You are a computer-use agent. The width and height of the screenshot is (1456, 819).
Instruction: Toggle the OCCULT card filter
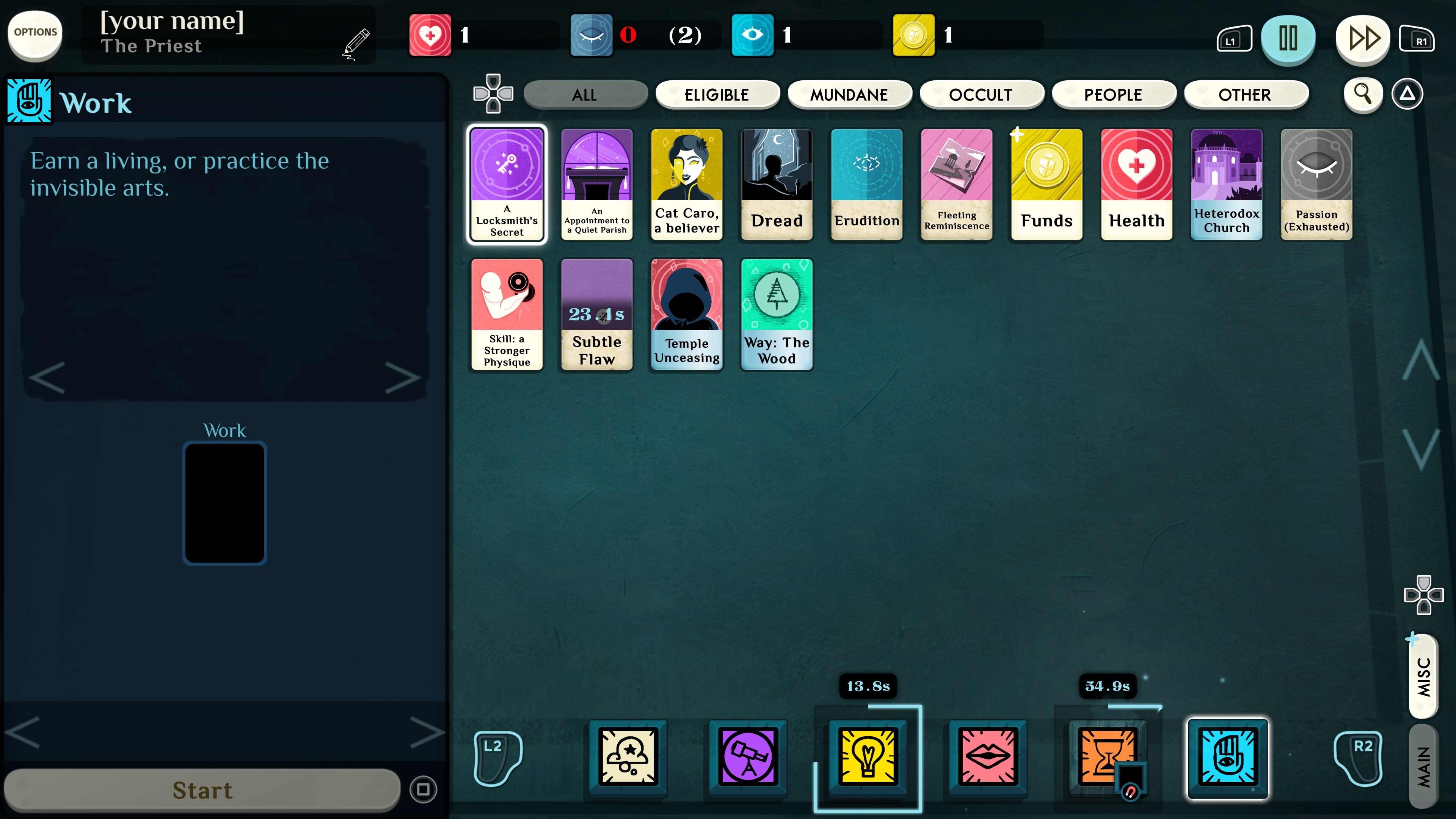click(982, 94)
